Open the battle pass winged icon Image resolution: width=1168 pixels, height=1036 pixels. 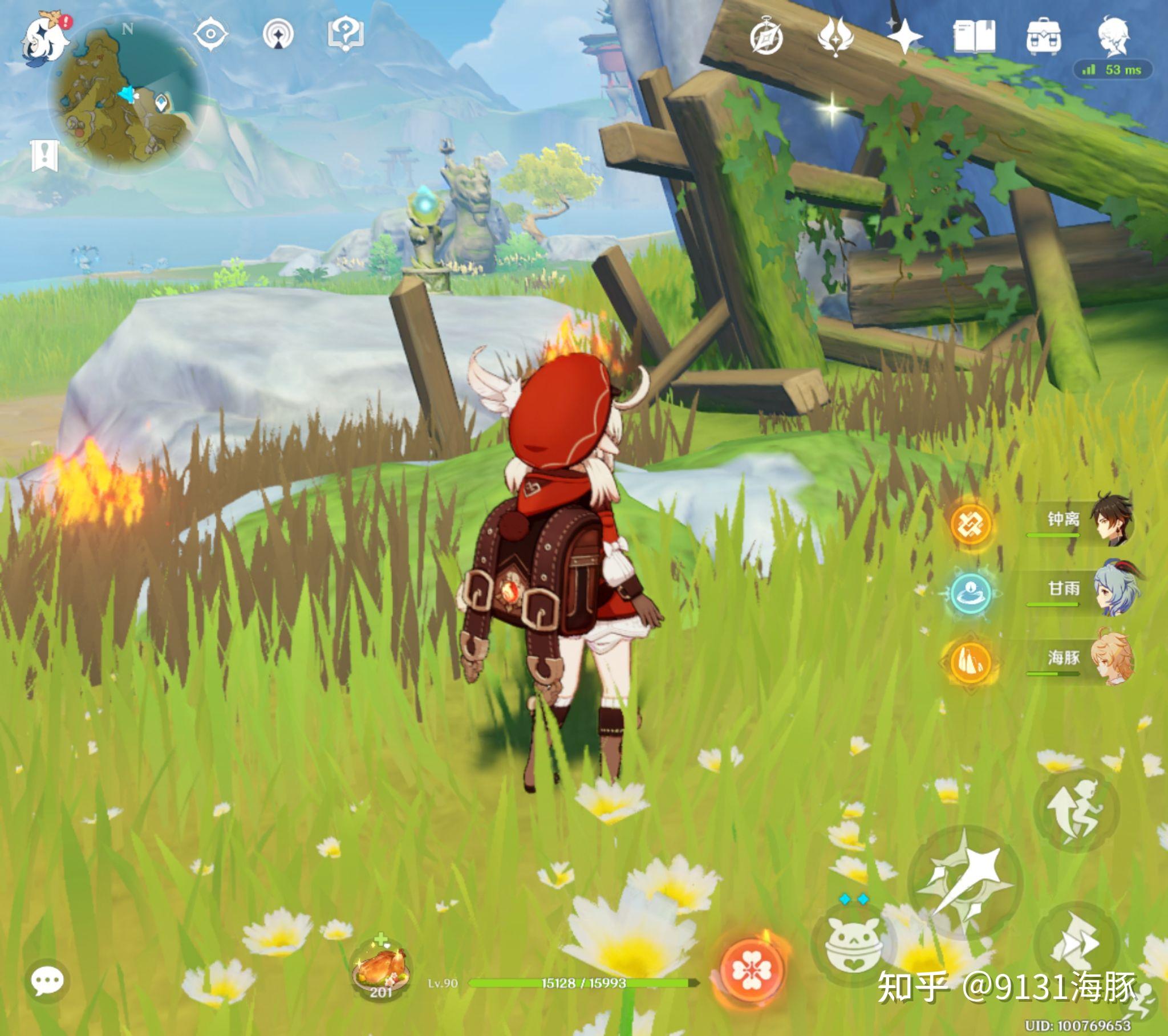point(836,36)
